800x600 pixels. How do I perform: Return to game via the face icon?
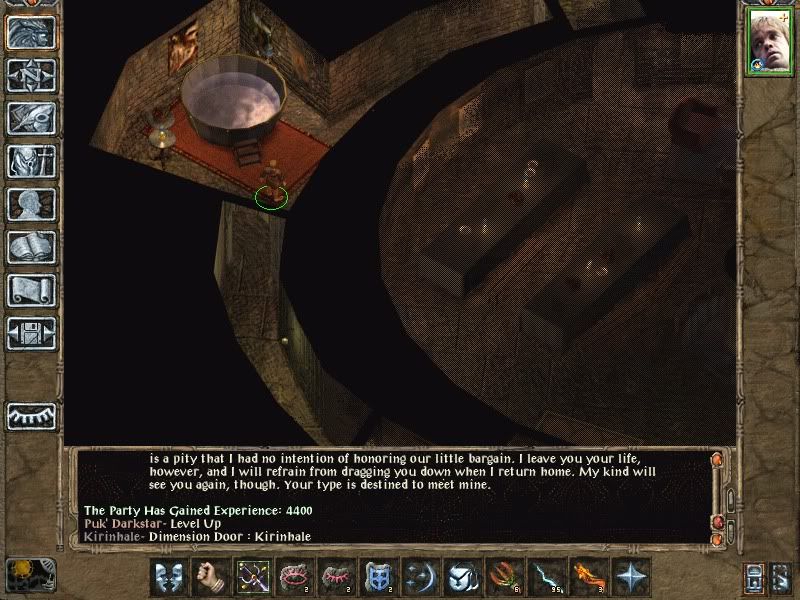tap(31, 33)
